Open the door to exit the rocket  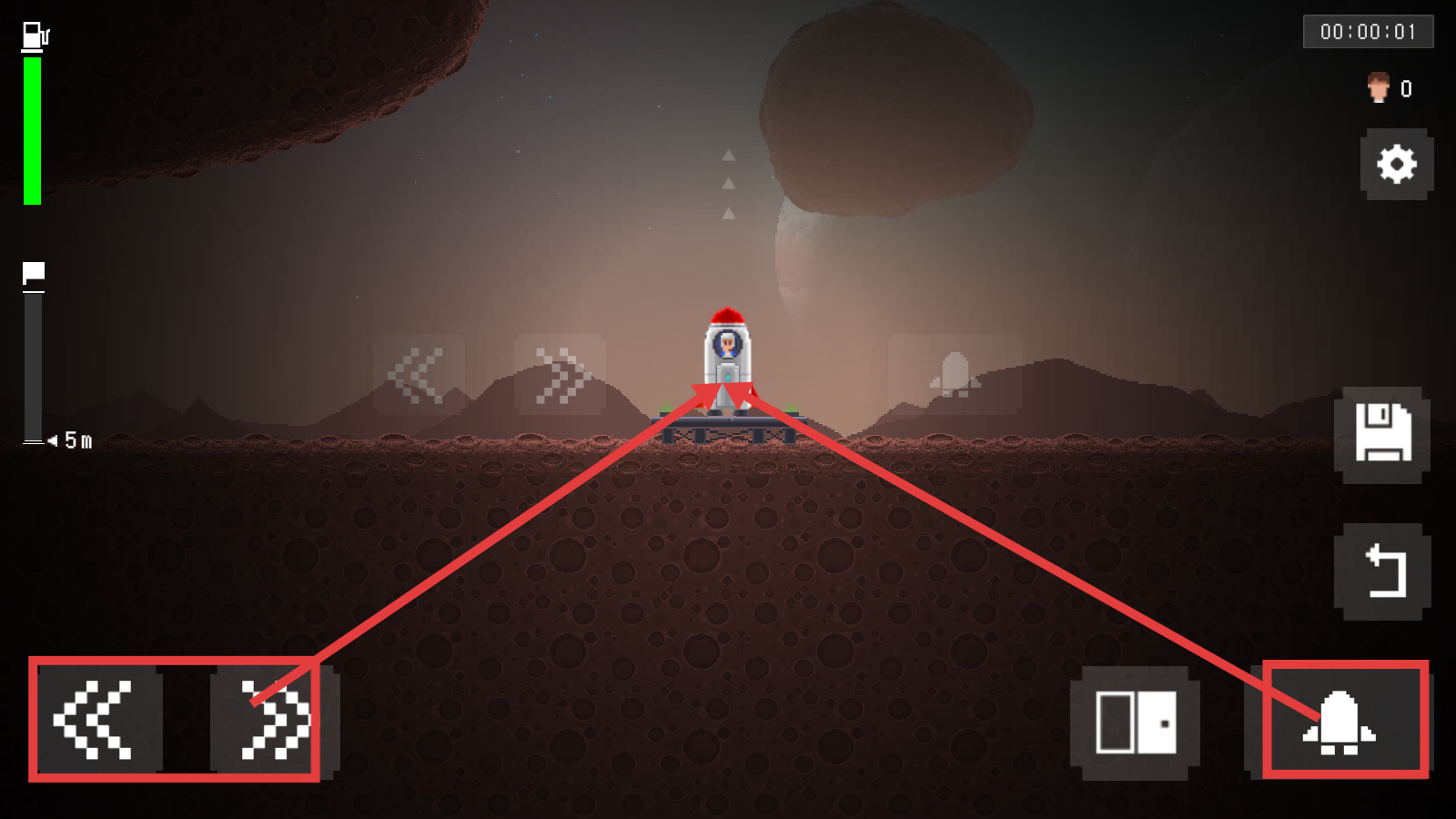point(1135,723)
